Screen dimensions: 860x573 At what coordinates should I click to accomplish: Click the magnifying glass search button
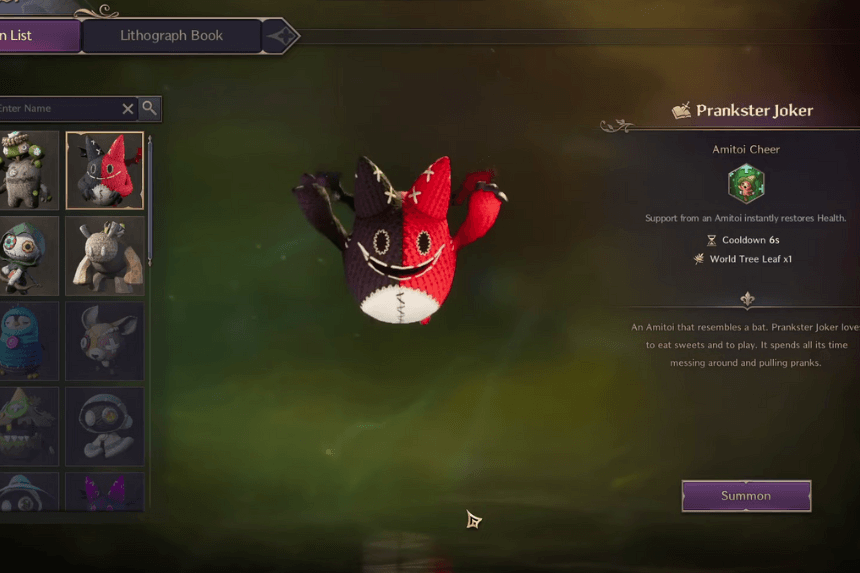[149, 108]
